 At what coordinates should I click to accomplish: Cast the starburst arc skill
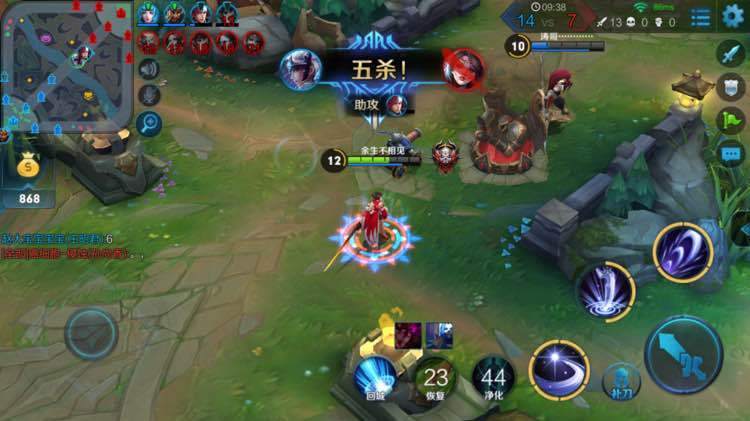click(559, 369)
